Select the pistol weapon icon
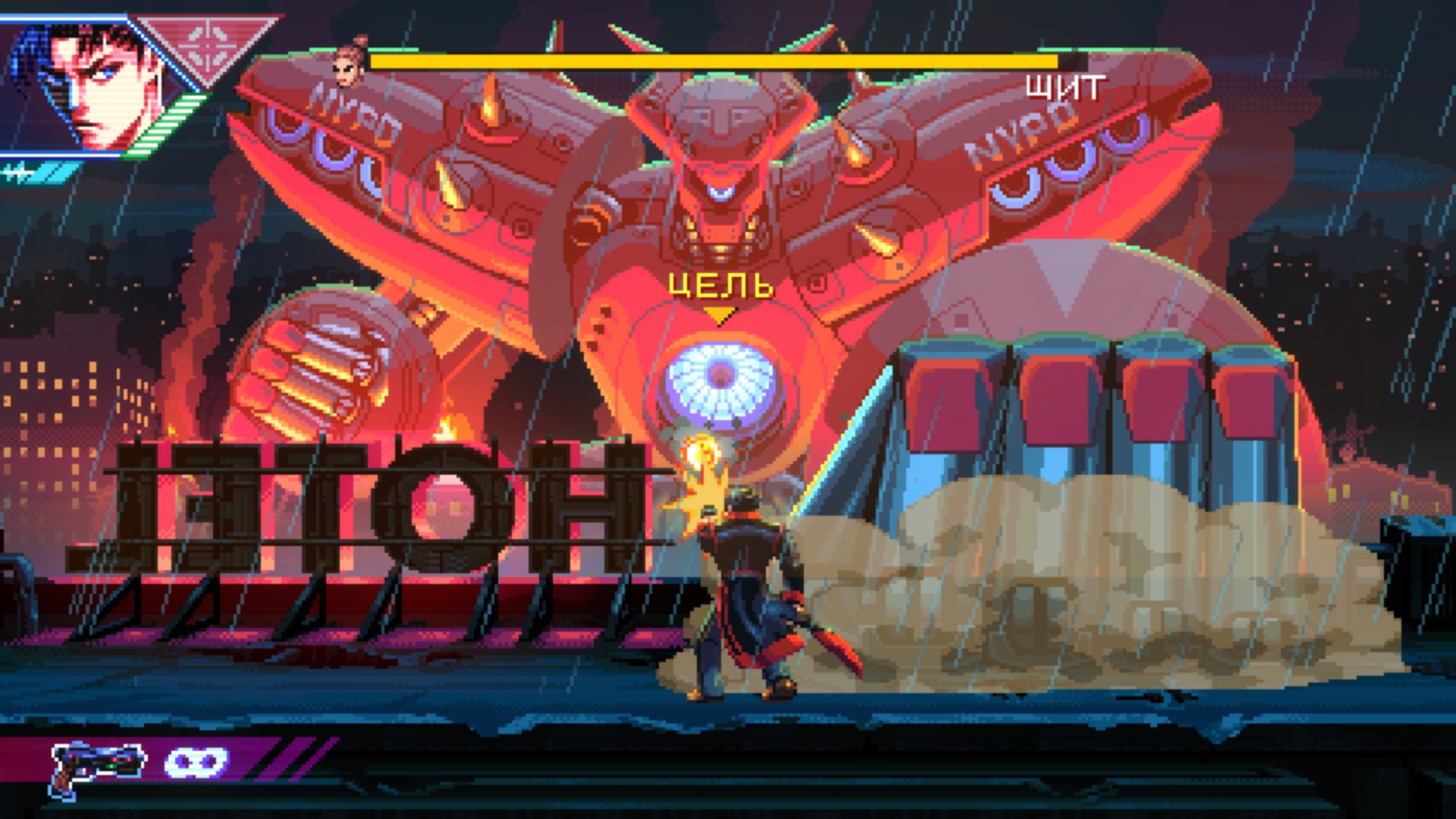Image resolution: width=1456 pixels, height=819 pixels. click(x=99, y=766)
